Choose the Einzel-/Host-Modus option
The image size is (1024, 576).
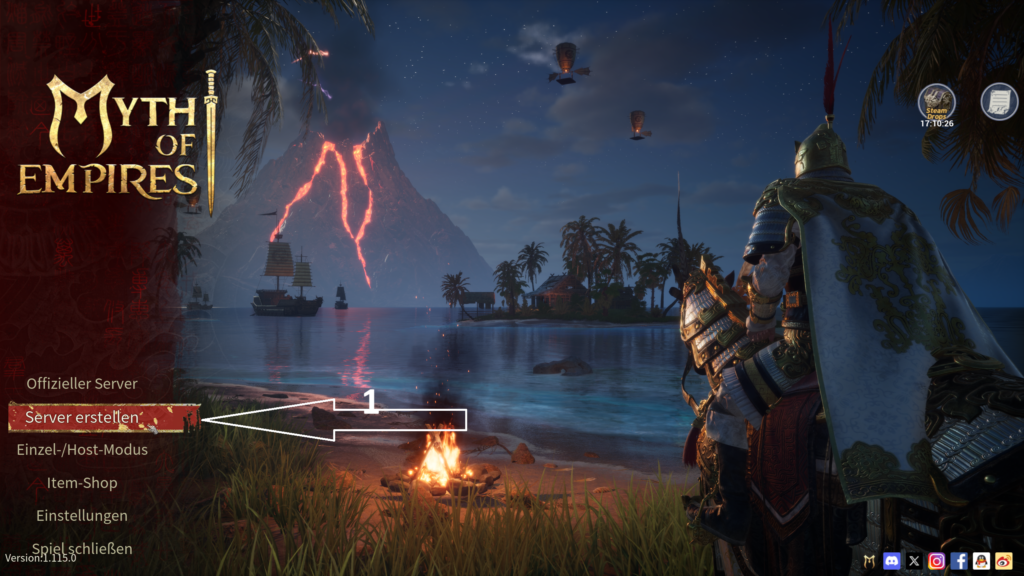pos(82,450)
